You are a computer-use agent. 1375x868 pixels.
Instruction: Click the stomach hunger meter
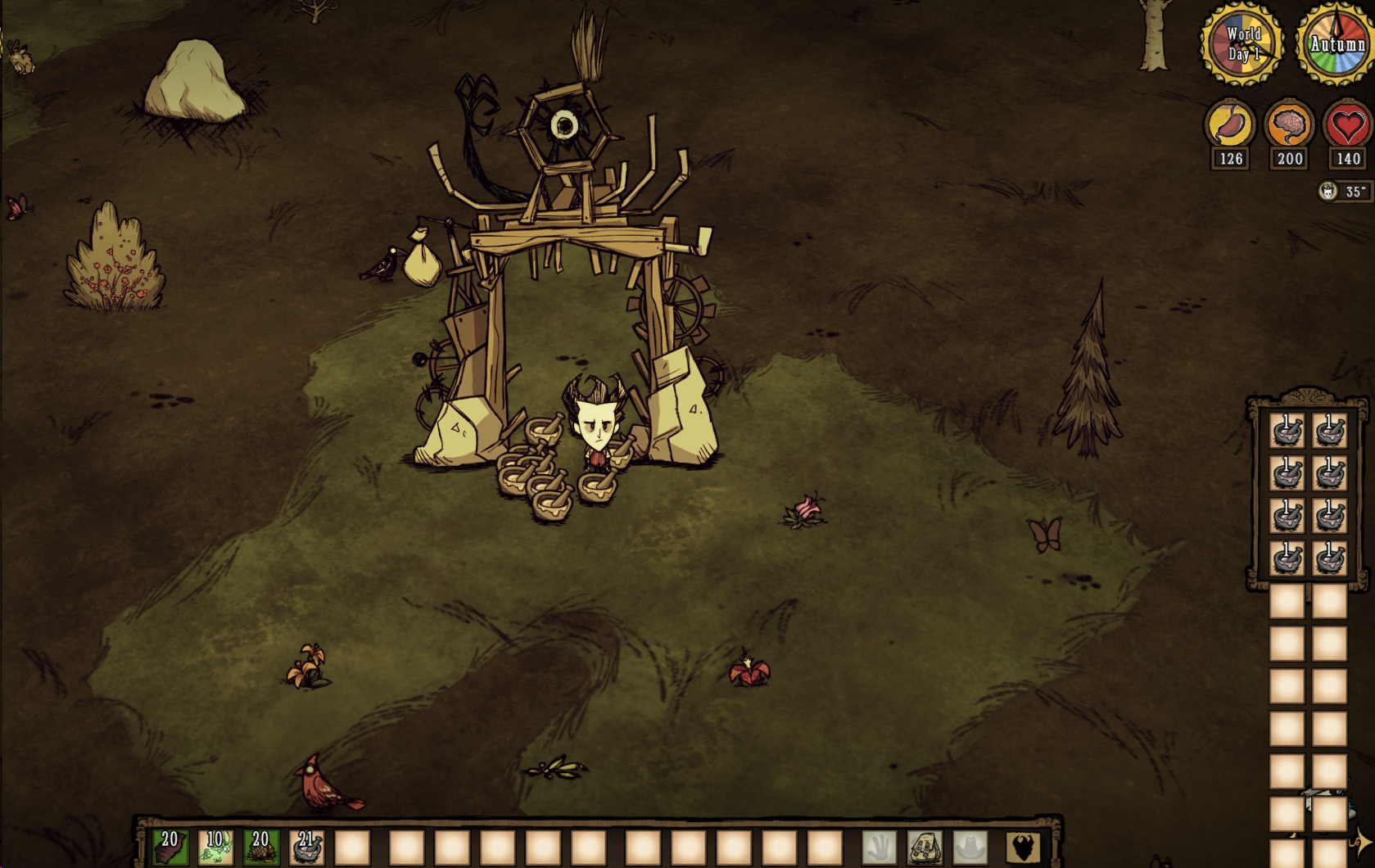click(x=1230, y=125)
